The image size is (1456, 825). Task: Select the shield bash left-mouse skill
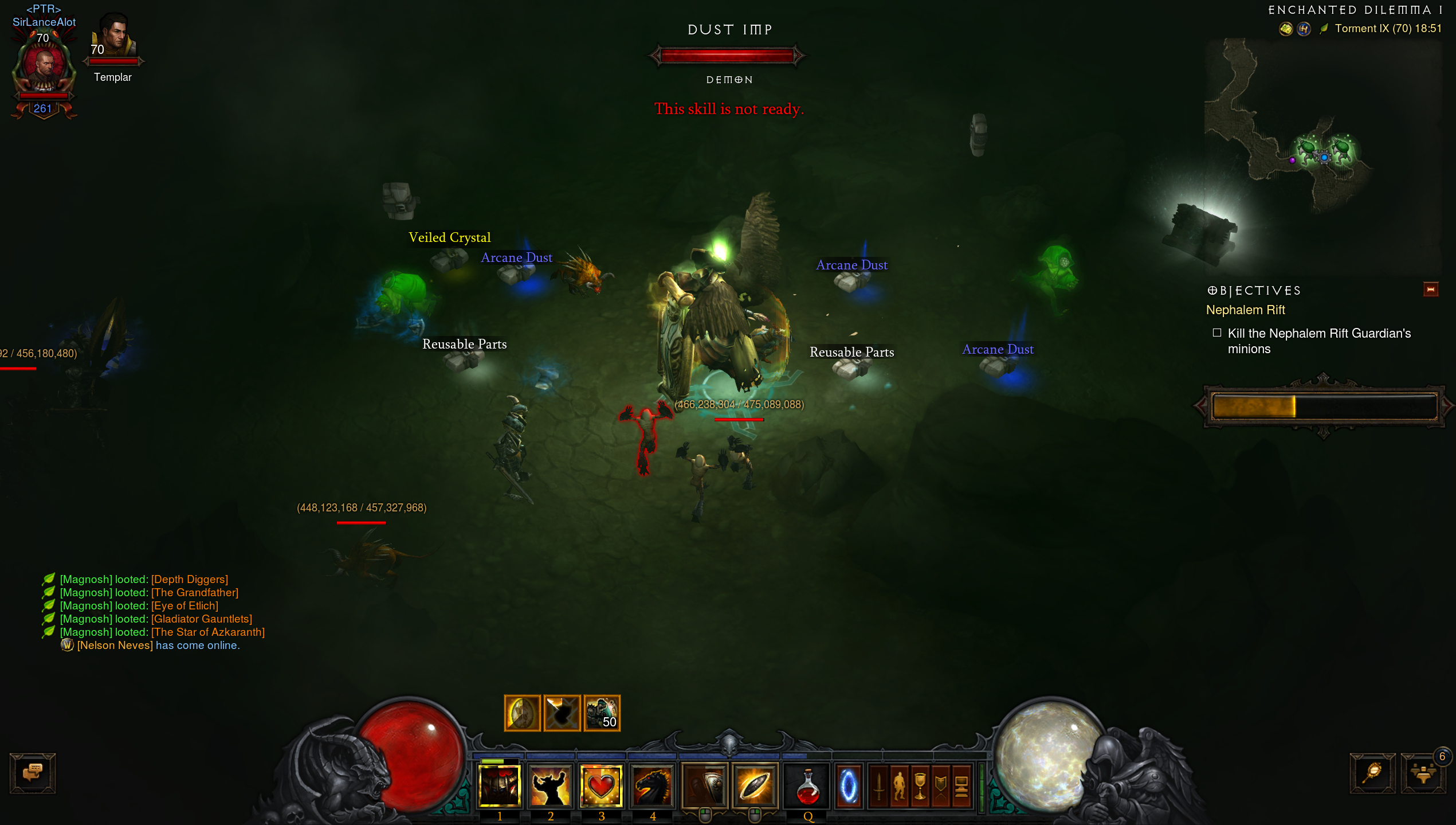point(704,785)
